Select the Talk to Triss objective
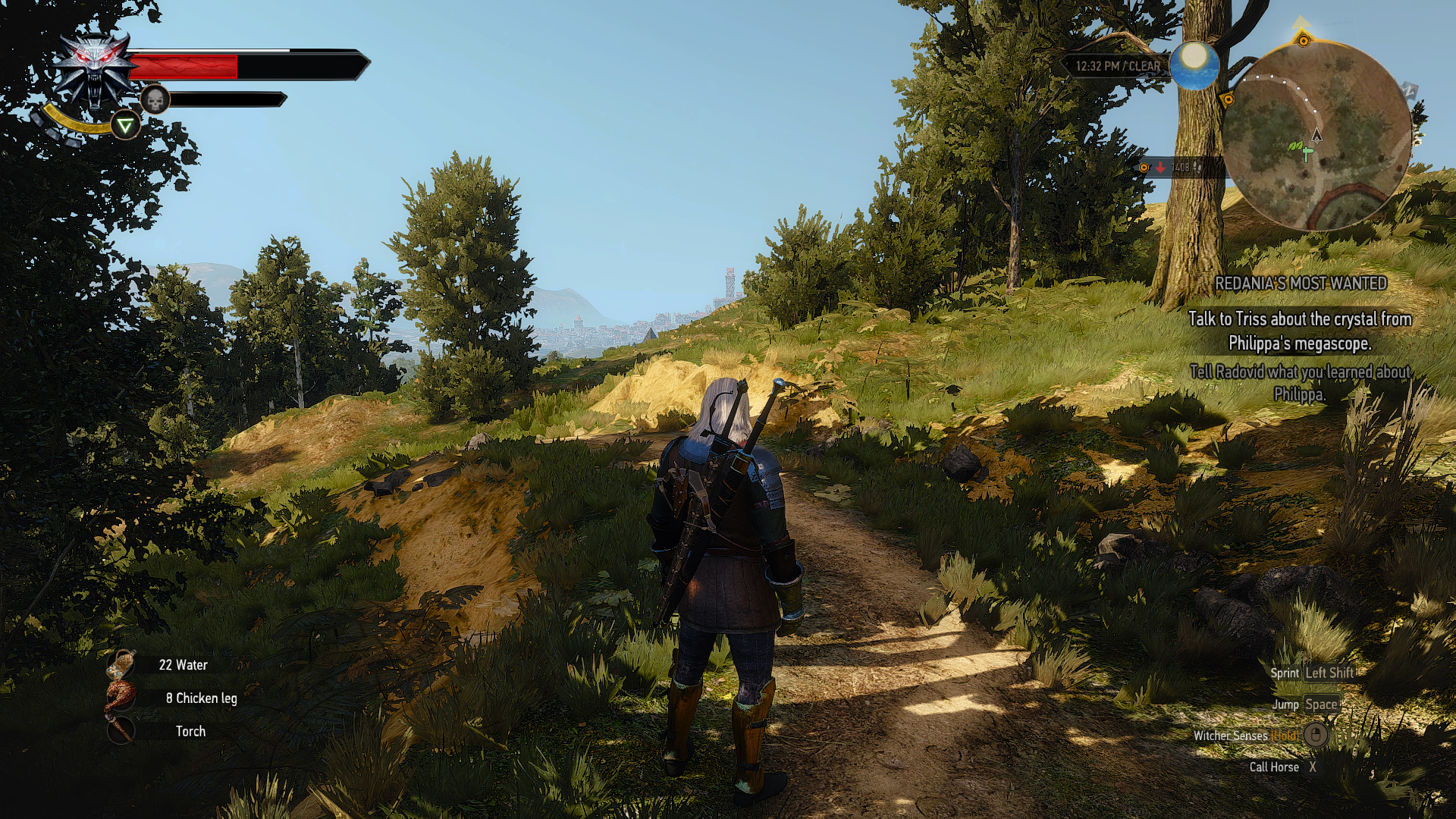Viewport: 1456px width, 819px height. (1300, 331)
